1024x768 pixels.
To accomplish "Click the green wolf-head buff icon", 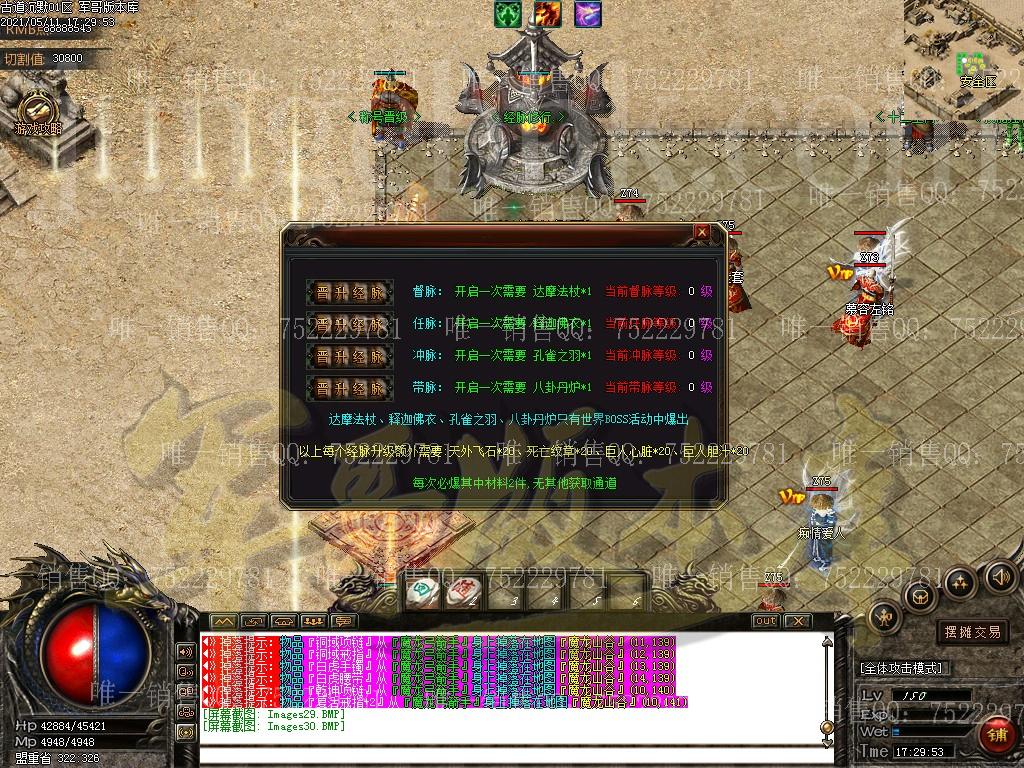I will (x=508, y=14).
